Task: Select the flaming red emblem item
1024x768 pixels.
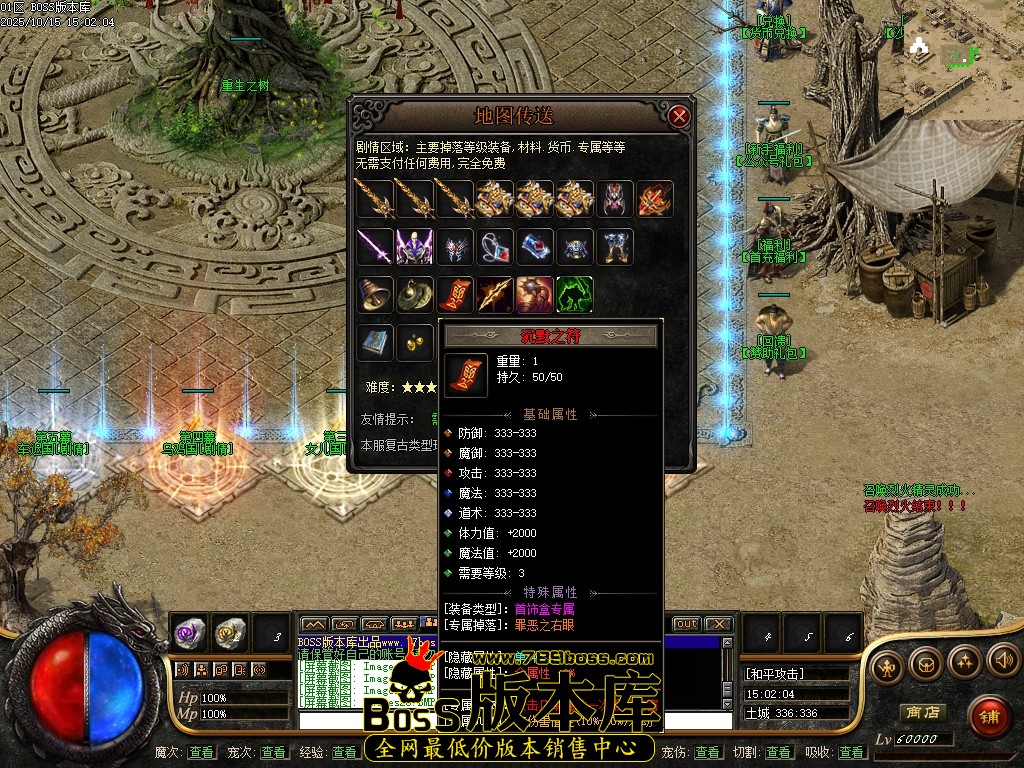Action: (x=655, y=199)
